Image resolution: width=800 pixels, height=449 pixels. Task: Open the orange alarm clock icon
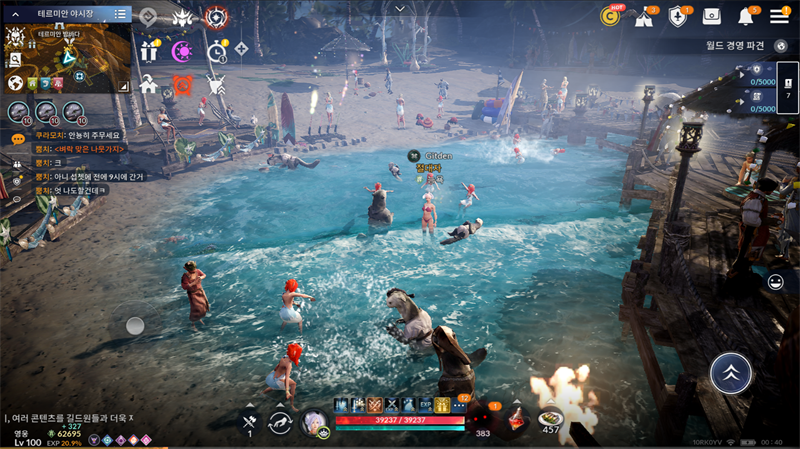tap(183, 84)
